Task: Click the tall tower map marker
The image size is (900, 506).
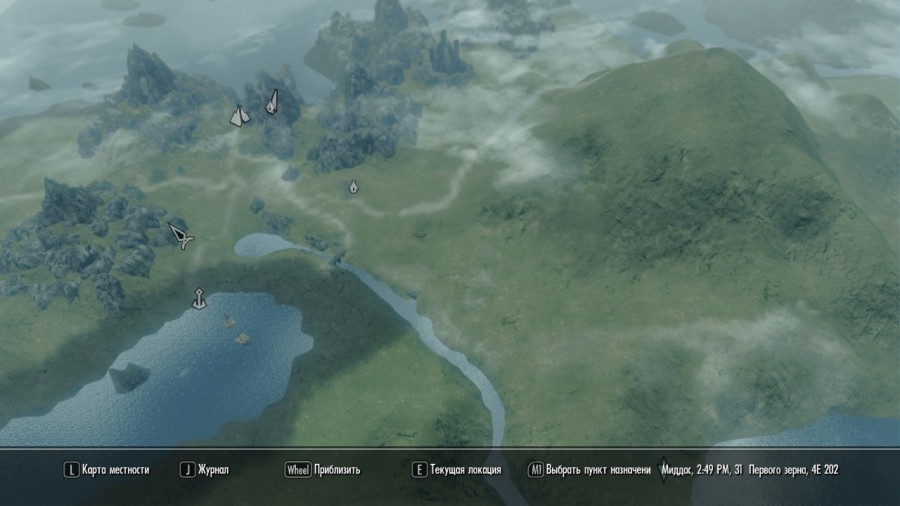Action: click(x=271, y=101)
